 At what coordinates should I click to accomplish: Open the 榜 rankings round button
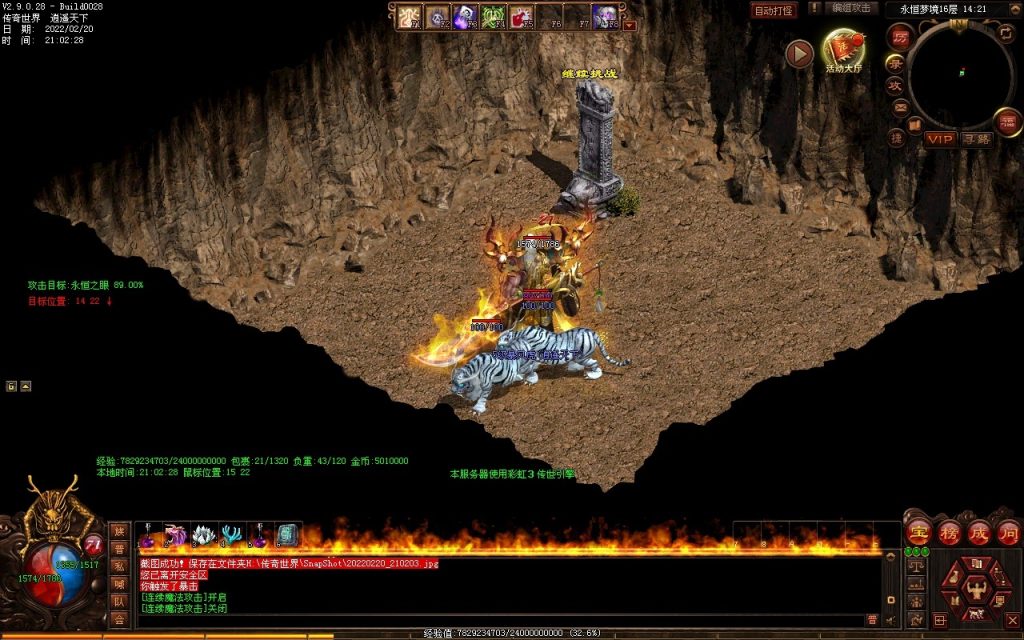[x=949, y=531]
